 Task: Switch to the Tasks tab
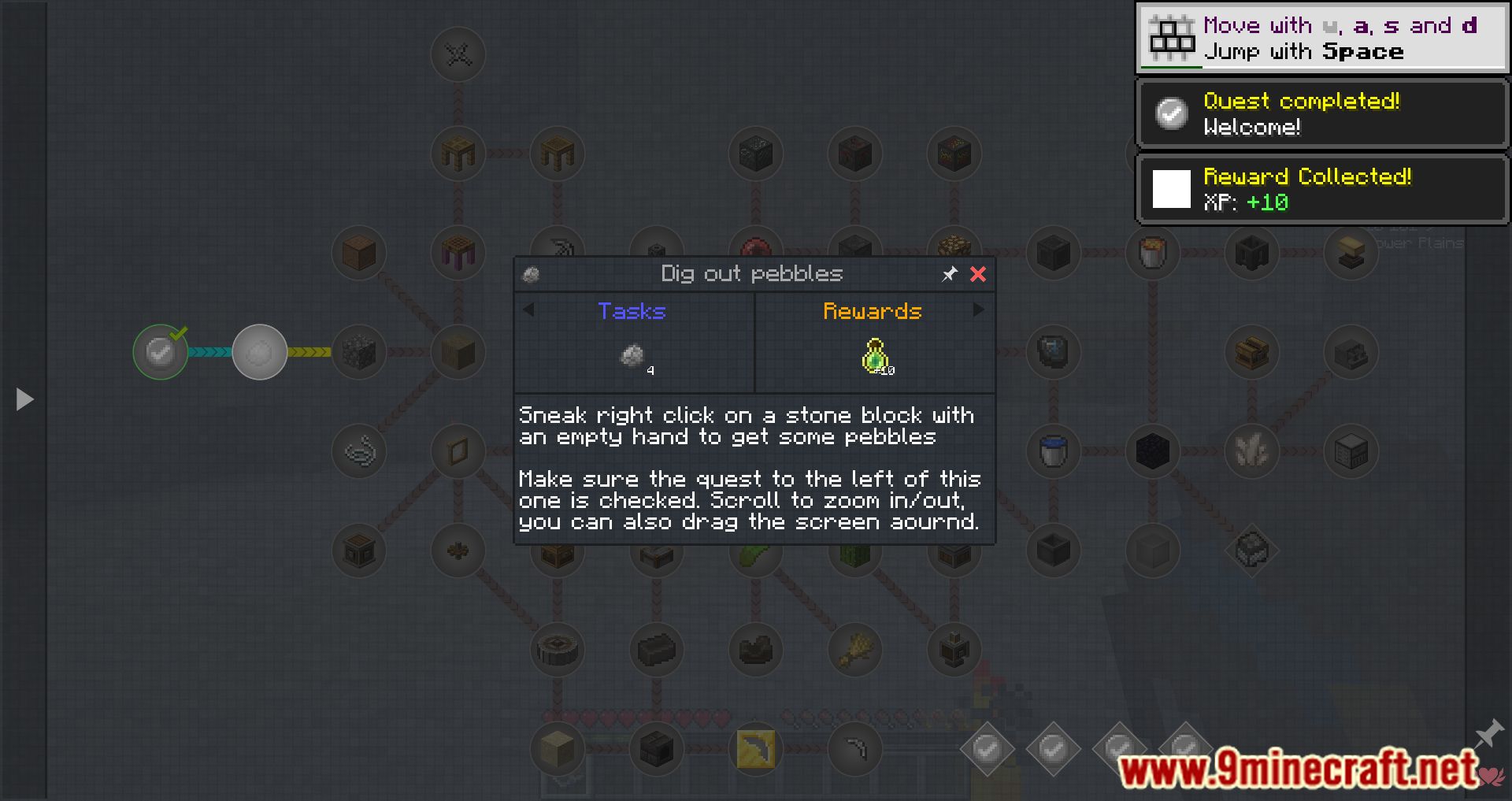click(632, 311)
